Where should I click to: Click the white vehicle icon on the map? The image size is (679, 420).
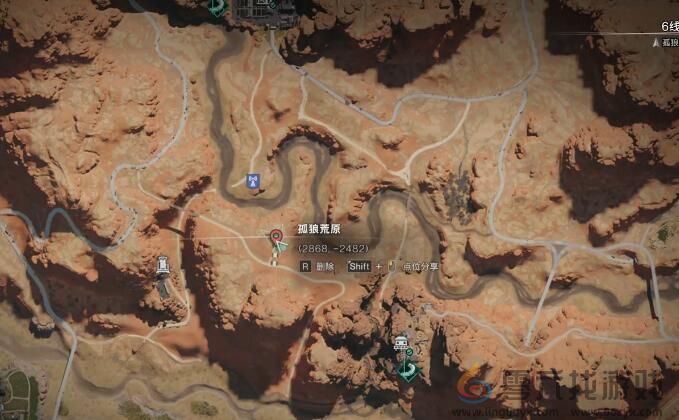[402, 346]
